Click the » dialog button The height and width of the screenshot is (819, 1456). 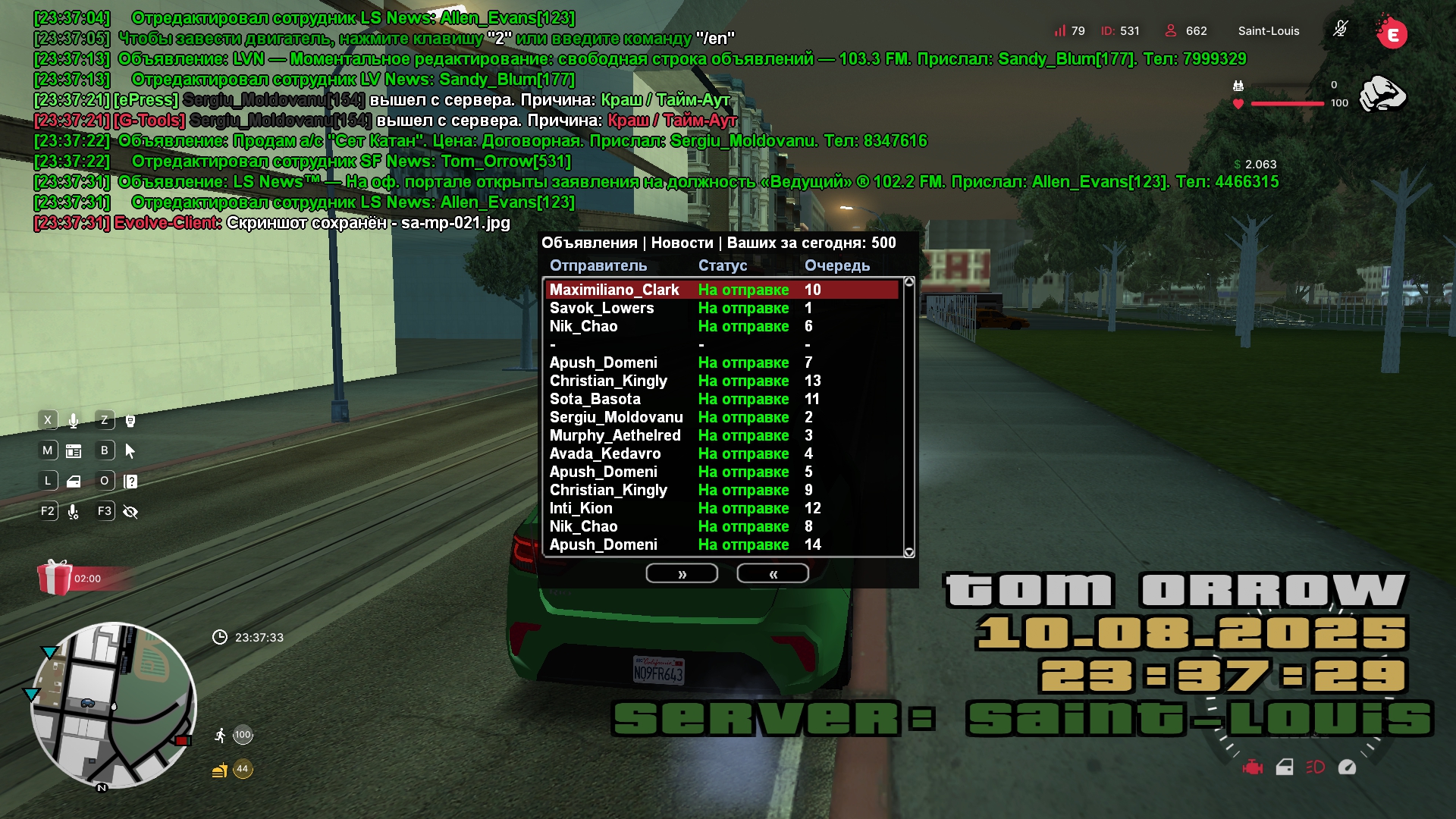[682, 574]
